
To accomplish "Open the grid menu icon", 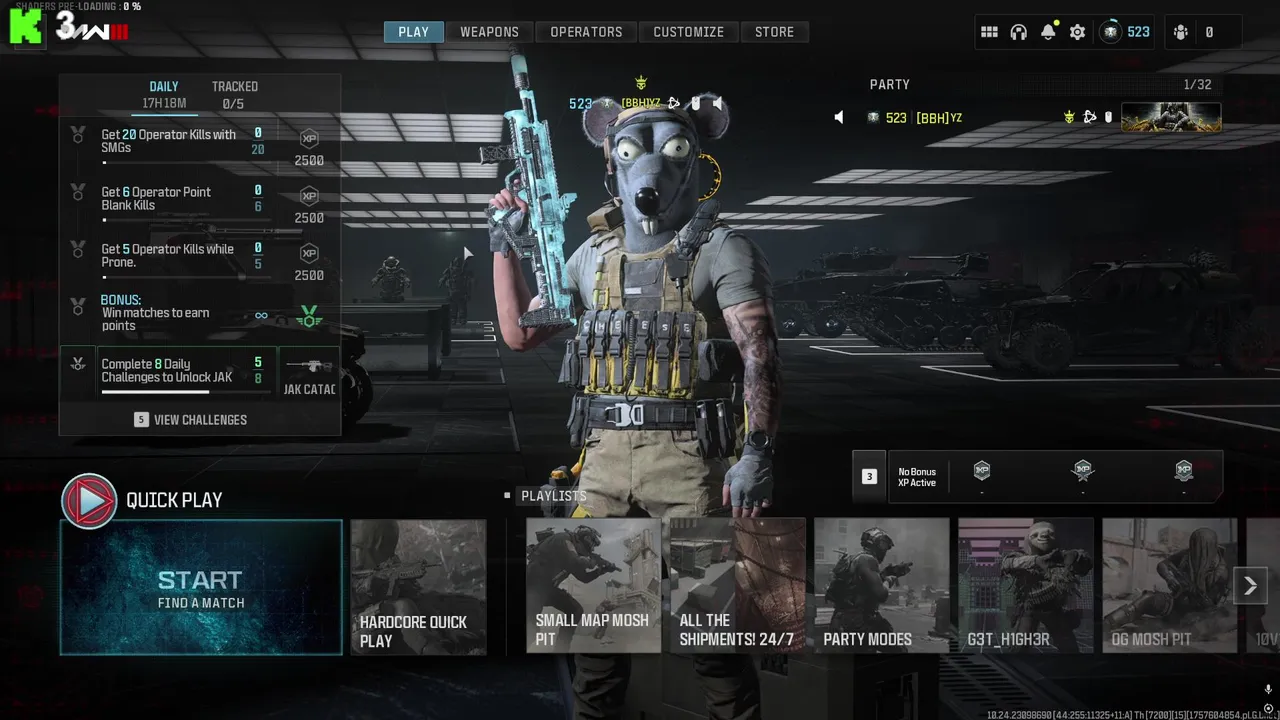I will [x=989, y=32].
